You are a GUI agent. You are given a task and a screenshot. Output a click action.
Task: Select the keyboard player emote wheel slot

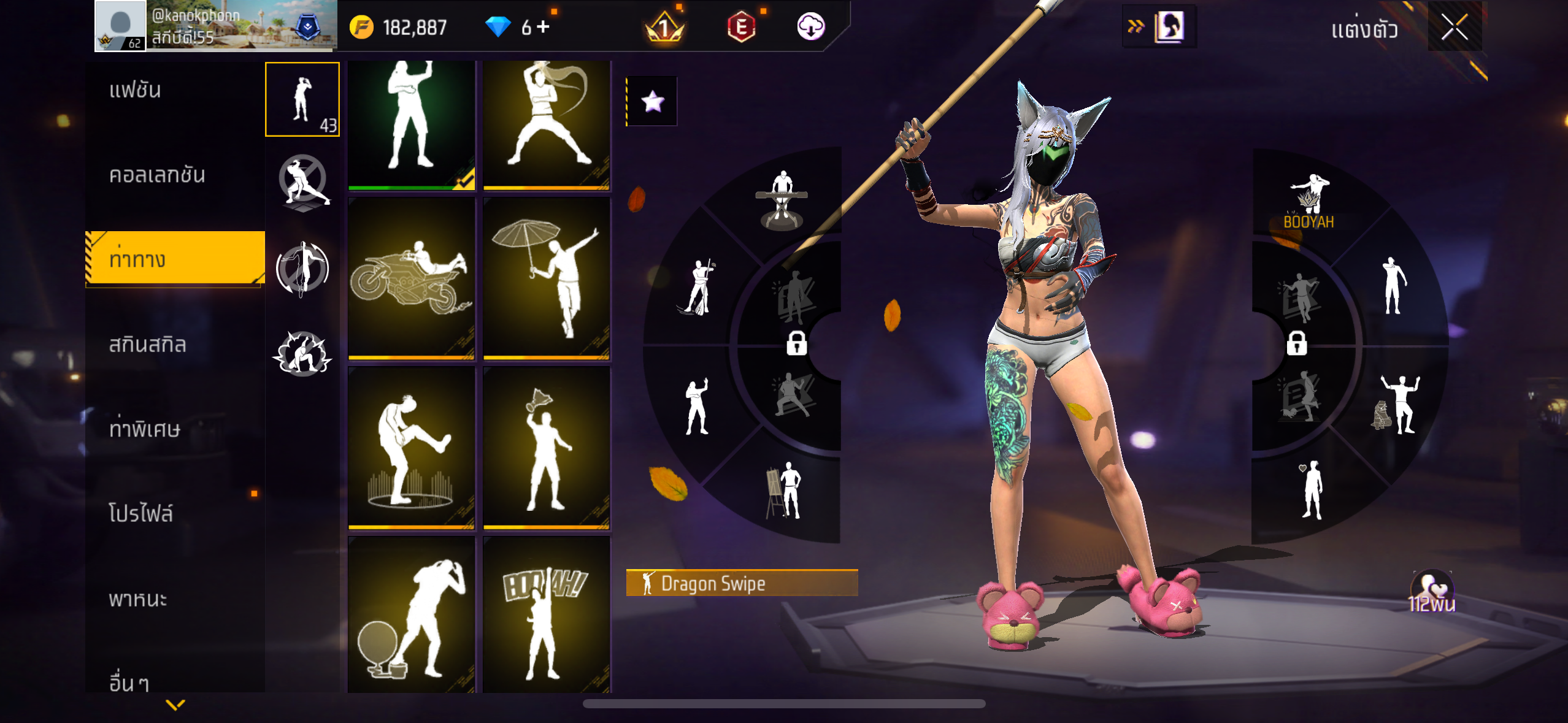[781, 199]
